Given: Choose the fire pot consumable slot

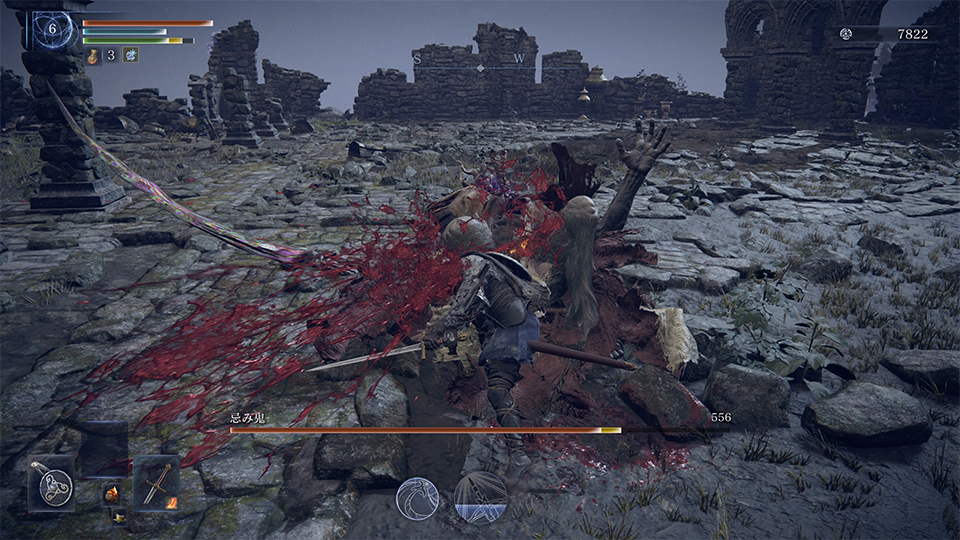Looking at the screenshot, I should click(112, 493).
